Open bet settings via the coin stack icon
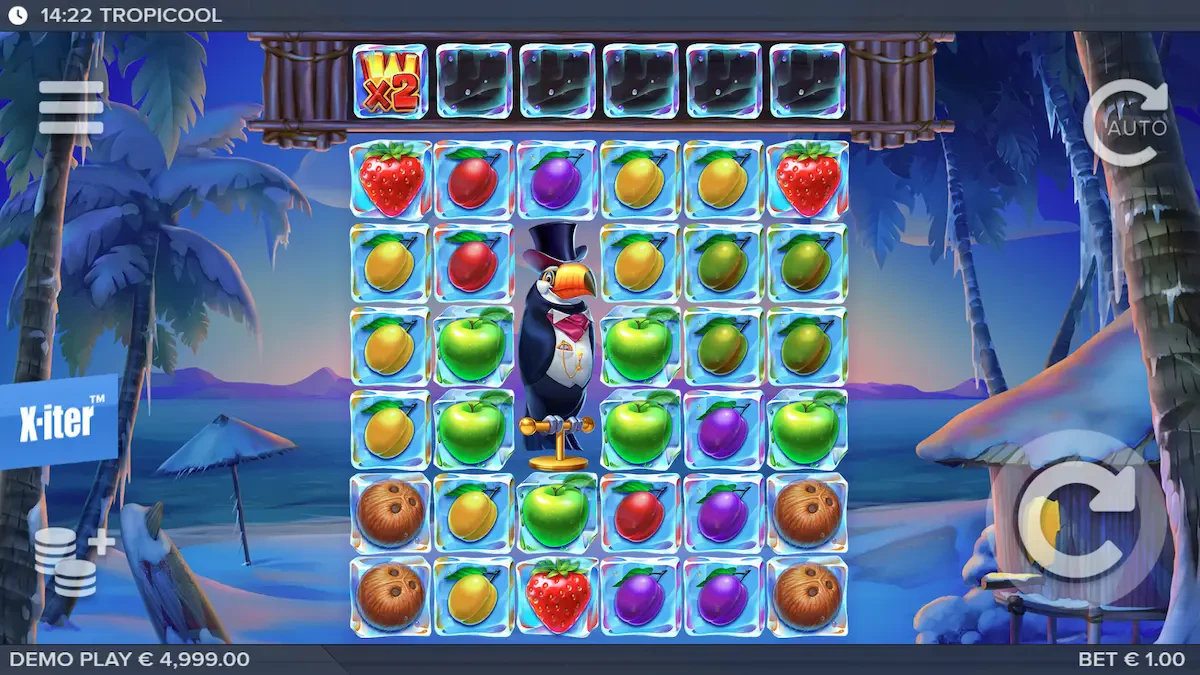1200x675 pixels. pyautogui.click(x=72, y=562)
